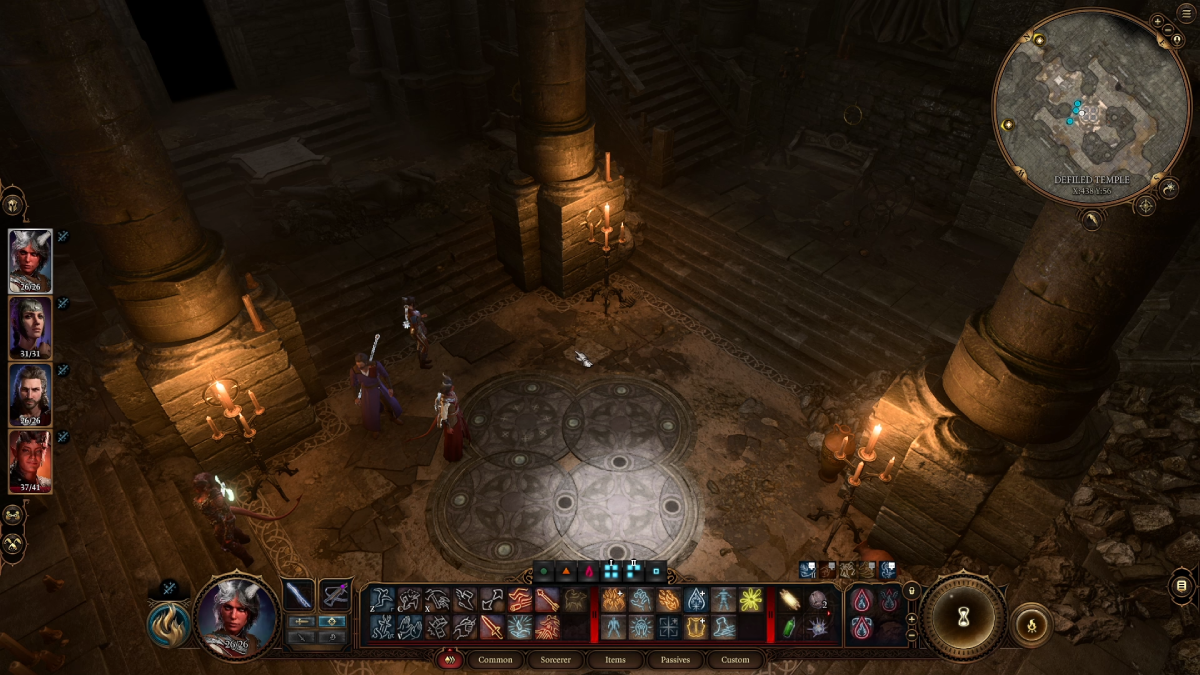The image size is (1200, 675).
Task: Select Shadowheart's party portrait
Action: (30, 327)
